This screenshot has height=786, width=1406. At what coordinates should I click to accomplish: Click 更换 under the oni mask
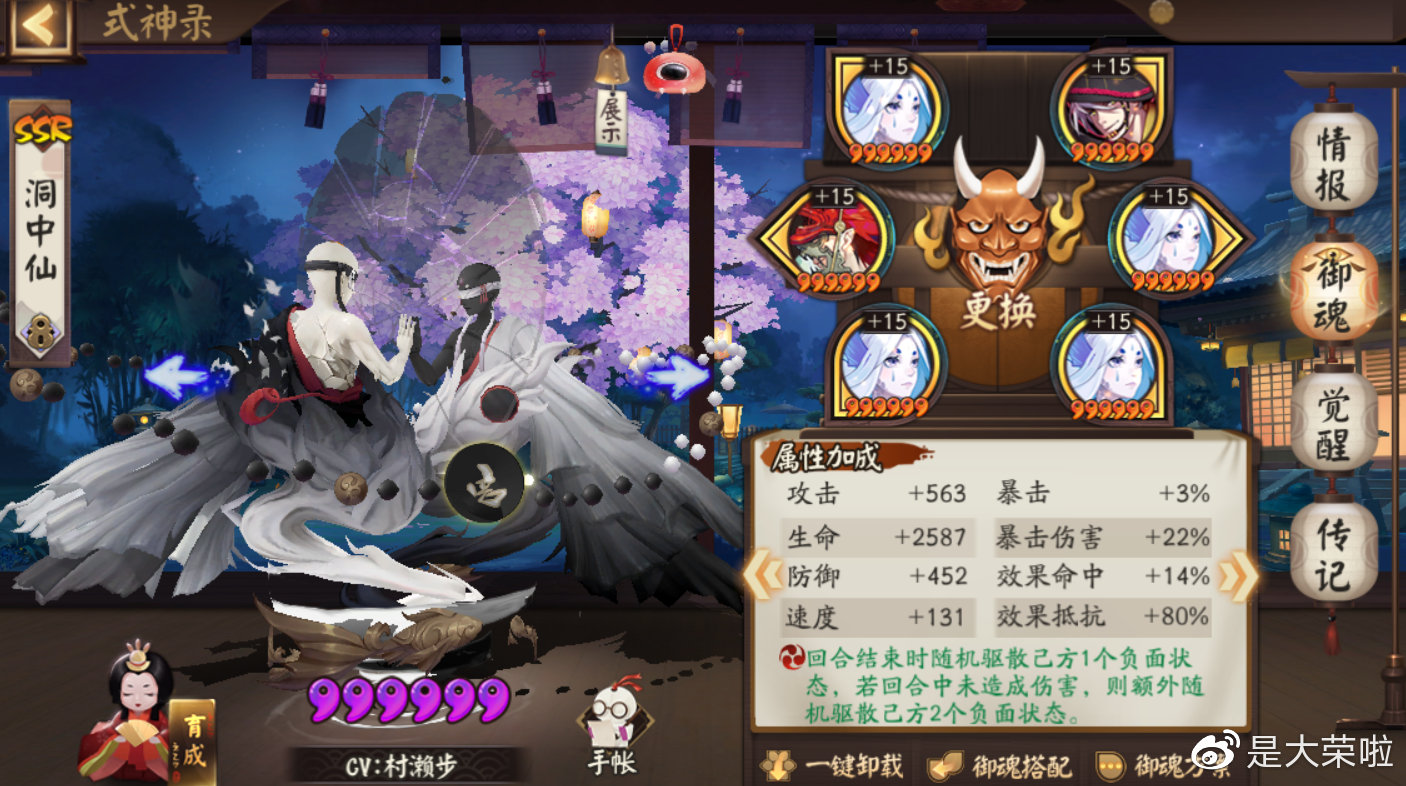click(x=998, y=311)
